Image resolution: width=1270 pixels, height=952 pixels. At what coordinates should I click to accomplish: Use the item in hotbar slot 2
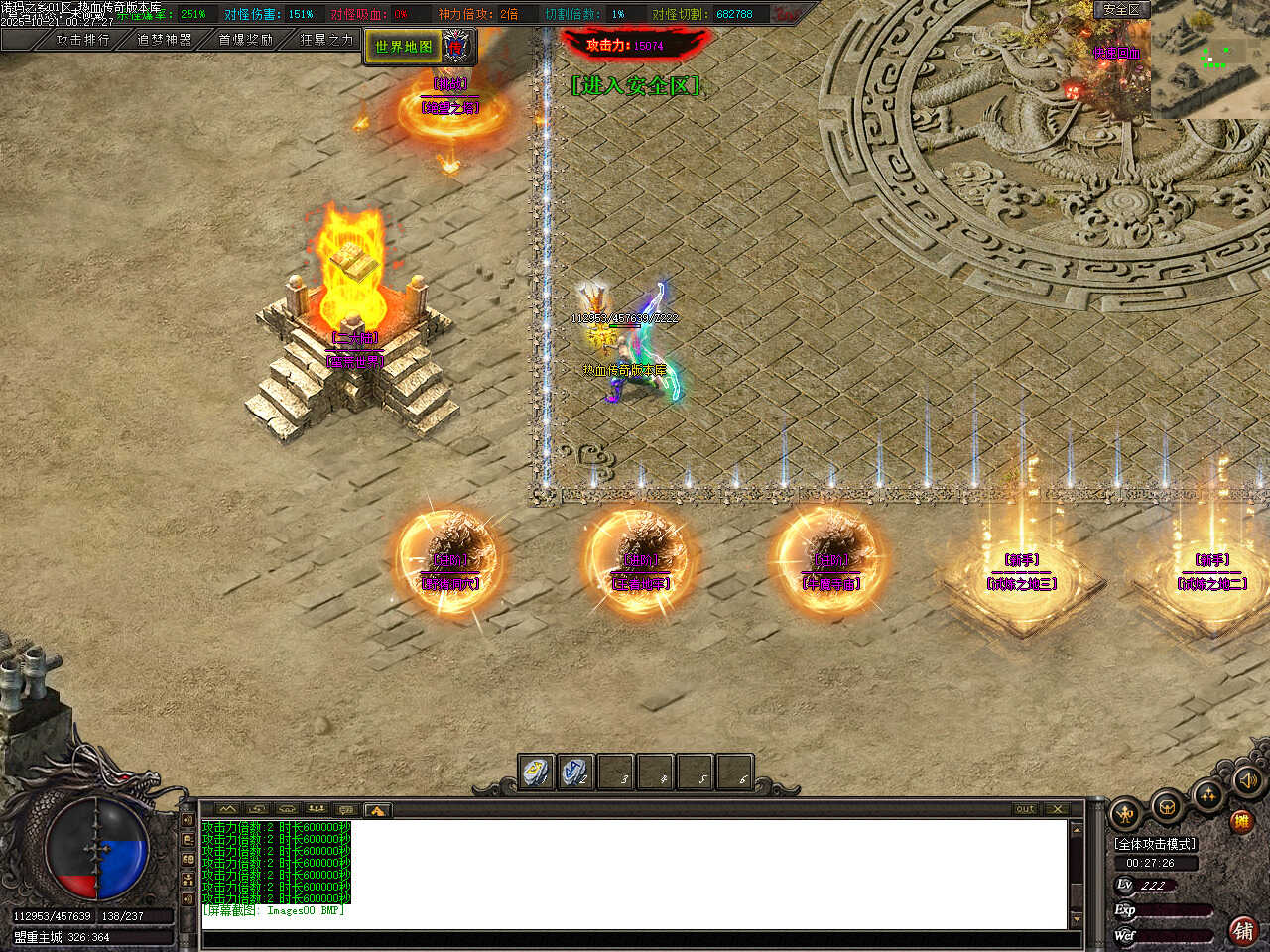coord(575,772)
